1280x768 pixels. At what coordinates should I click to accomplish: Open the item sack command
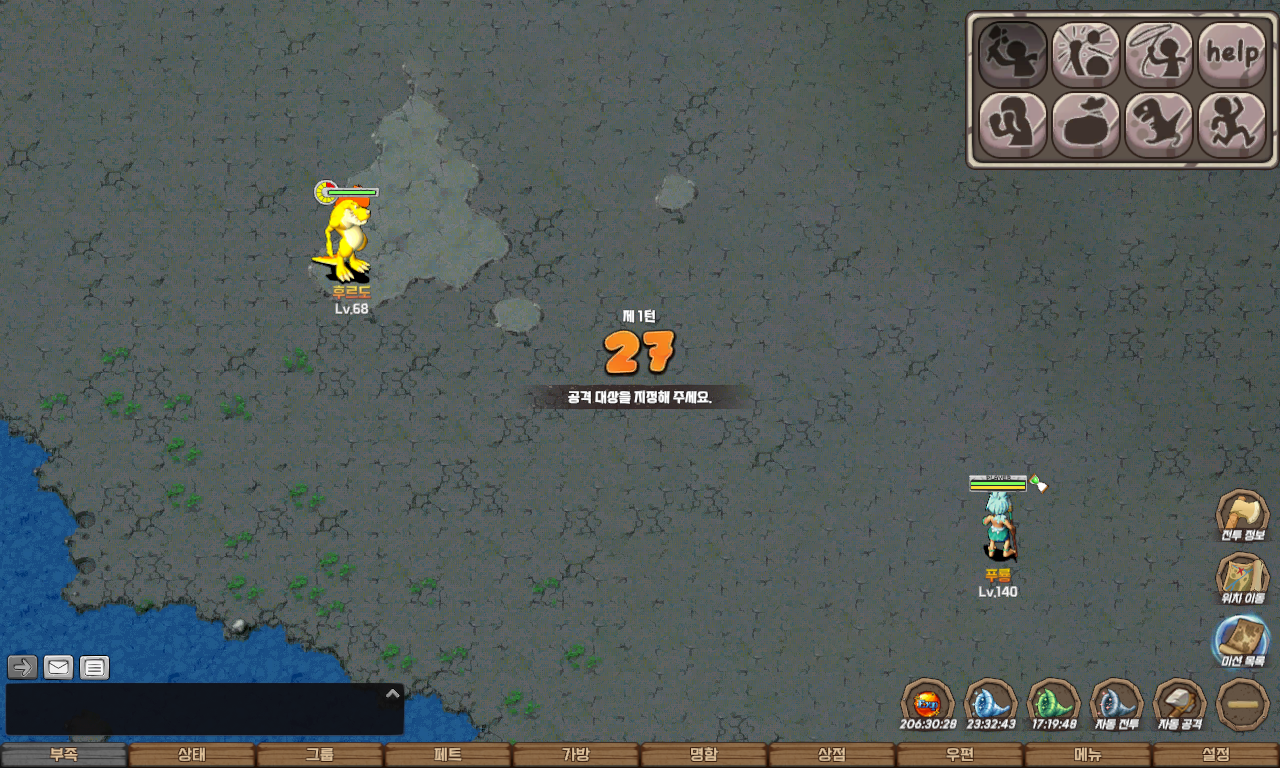click(1086, 125)
